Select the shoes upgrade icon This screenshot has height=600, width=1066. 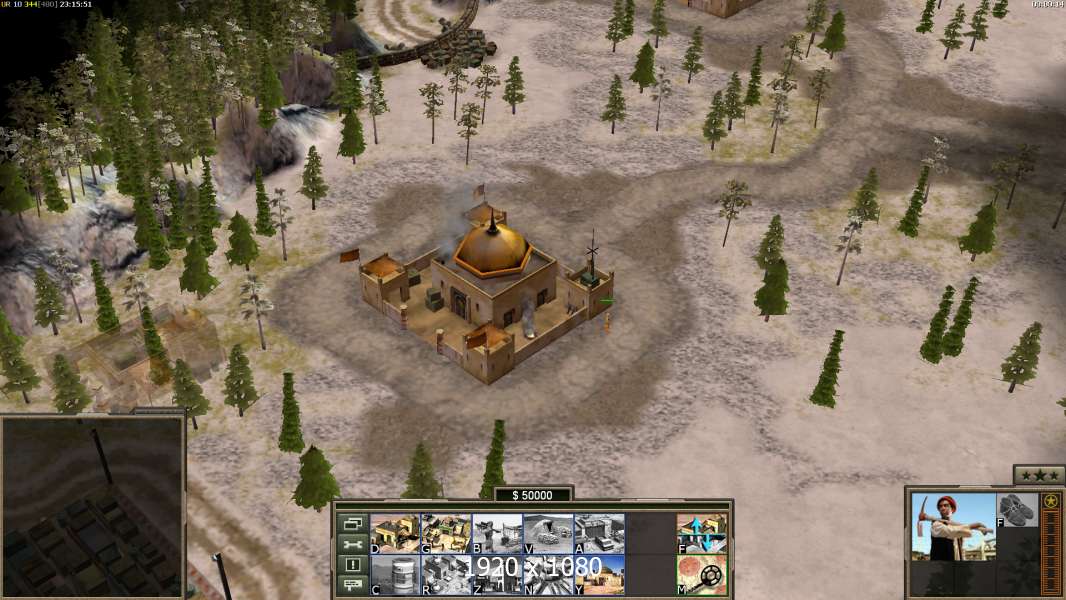pos(1018,510)
